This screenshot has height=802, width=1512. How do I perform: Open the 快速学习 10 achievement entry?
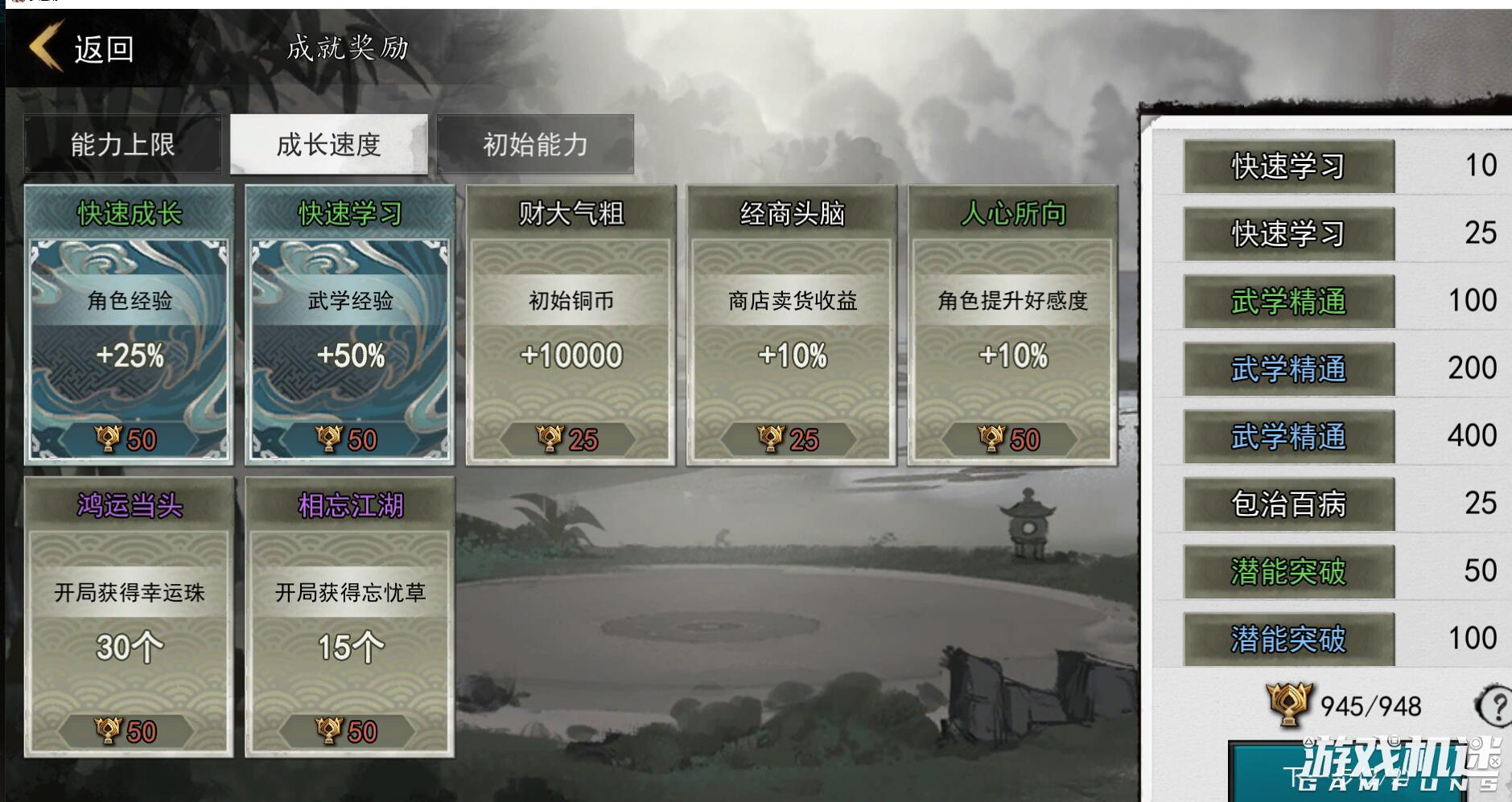(1287, 167)
